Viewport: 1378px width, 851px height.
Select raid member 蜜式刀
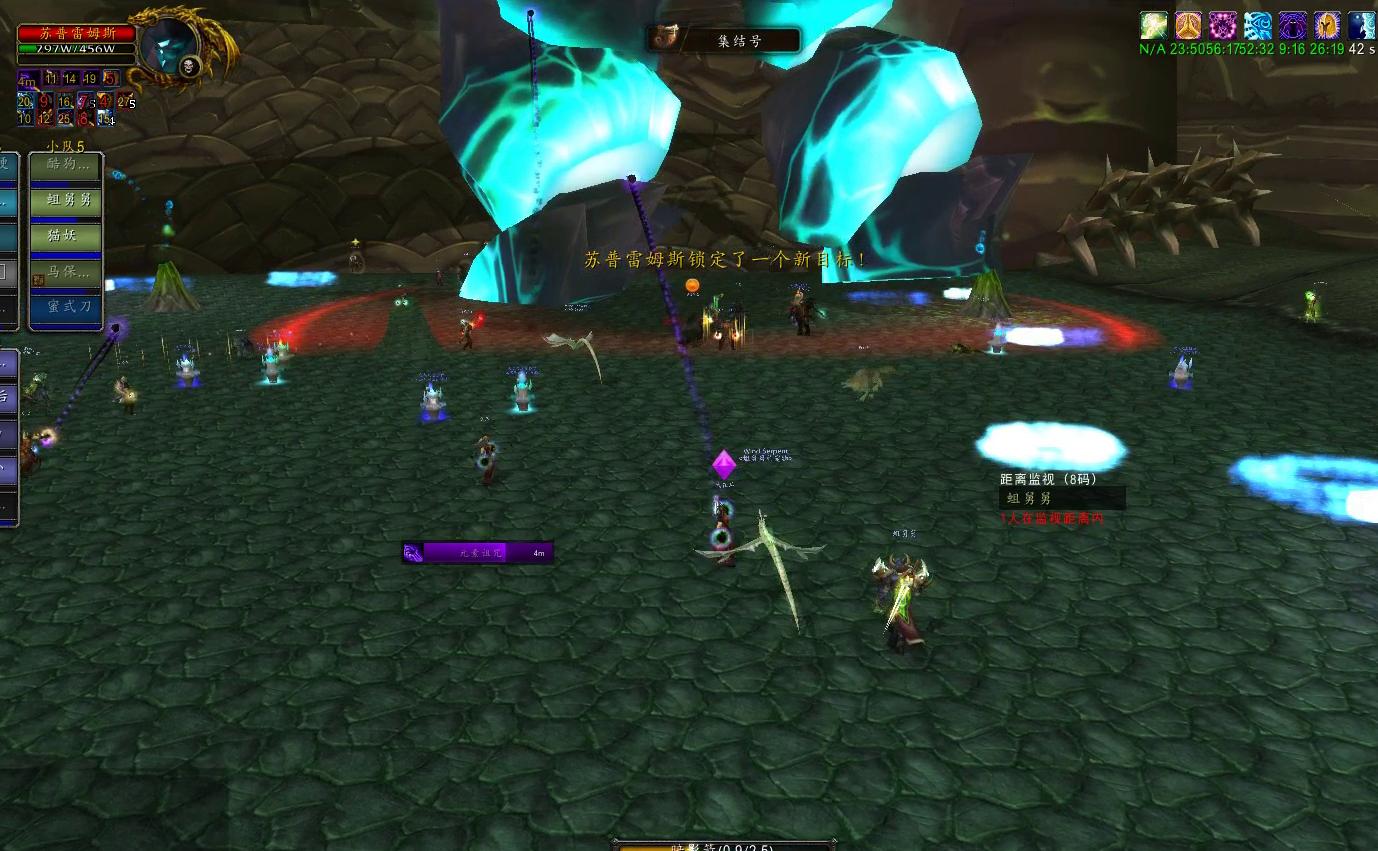66,307
